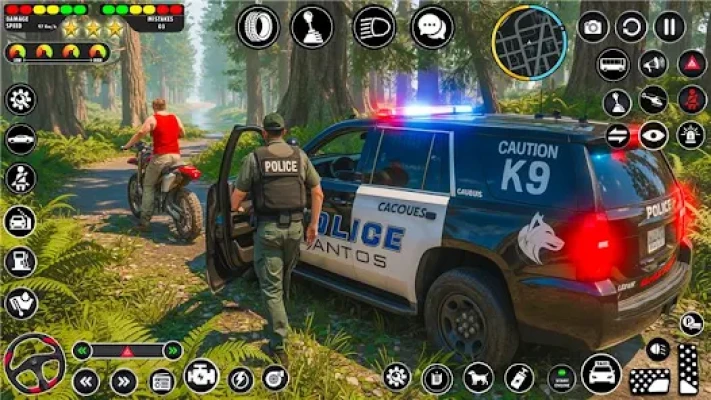Toggle the red seatbelt icon
711x400 pixels.
[691, 99]
